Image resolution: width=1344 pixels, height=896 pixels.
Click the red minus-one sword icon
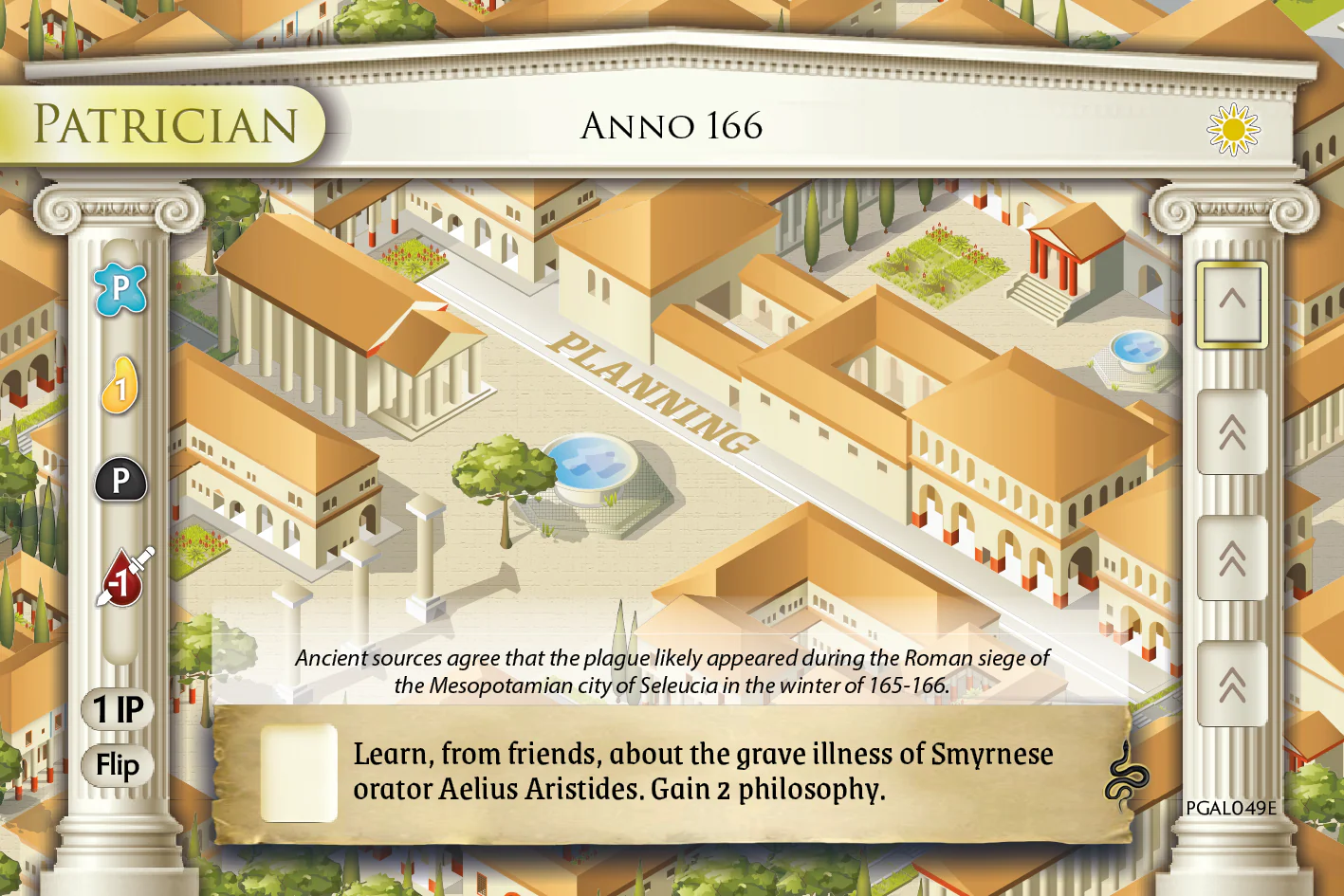point(123,577)
